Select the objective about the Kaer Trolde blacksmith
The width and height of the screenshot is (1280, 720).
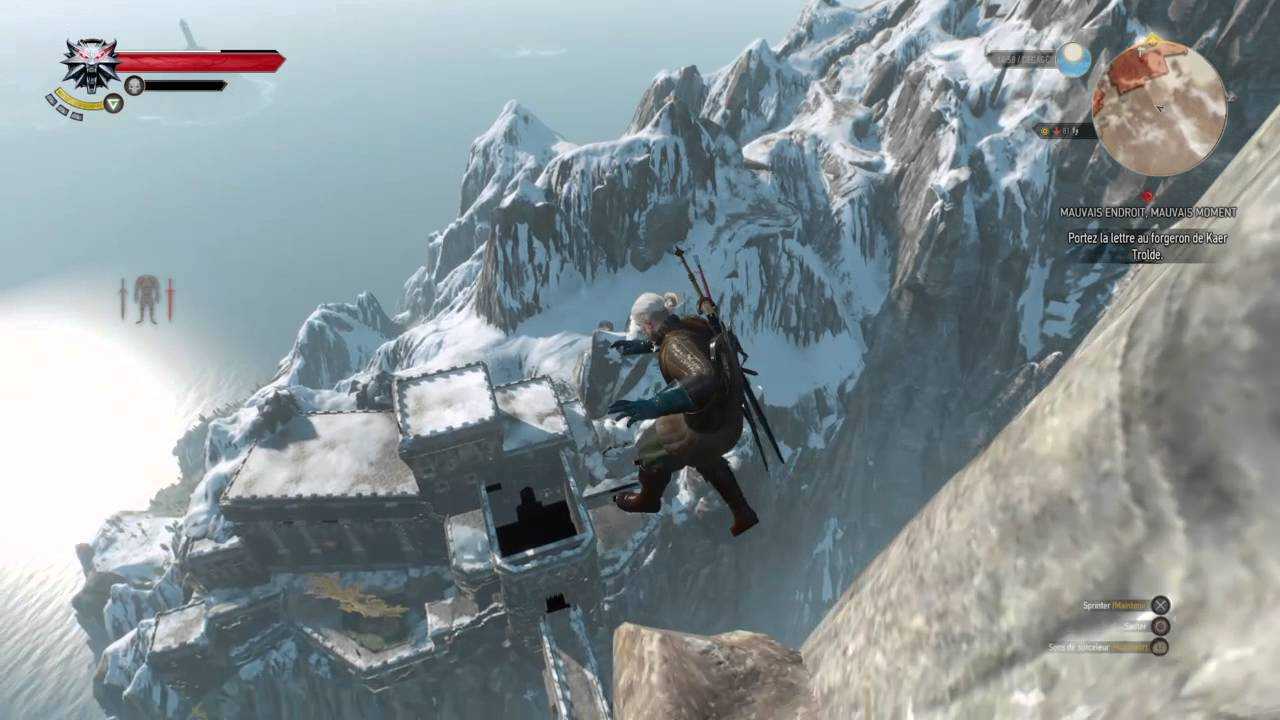point(1147,246)
